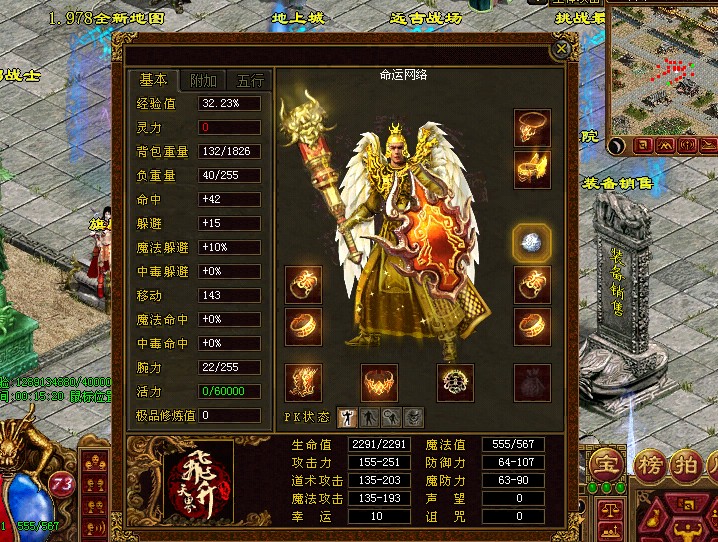Screen dimensions: 718x542
Task: Open the 榜 ranking button
Action: [653, 465]
